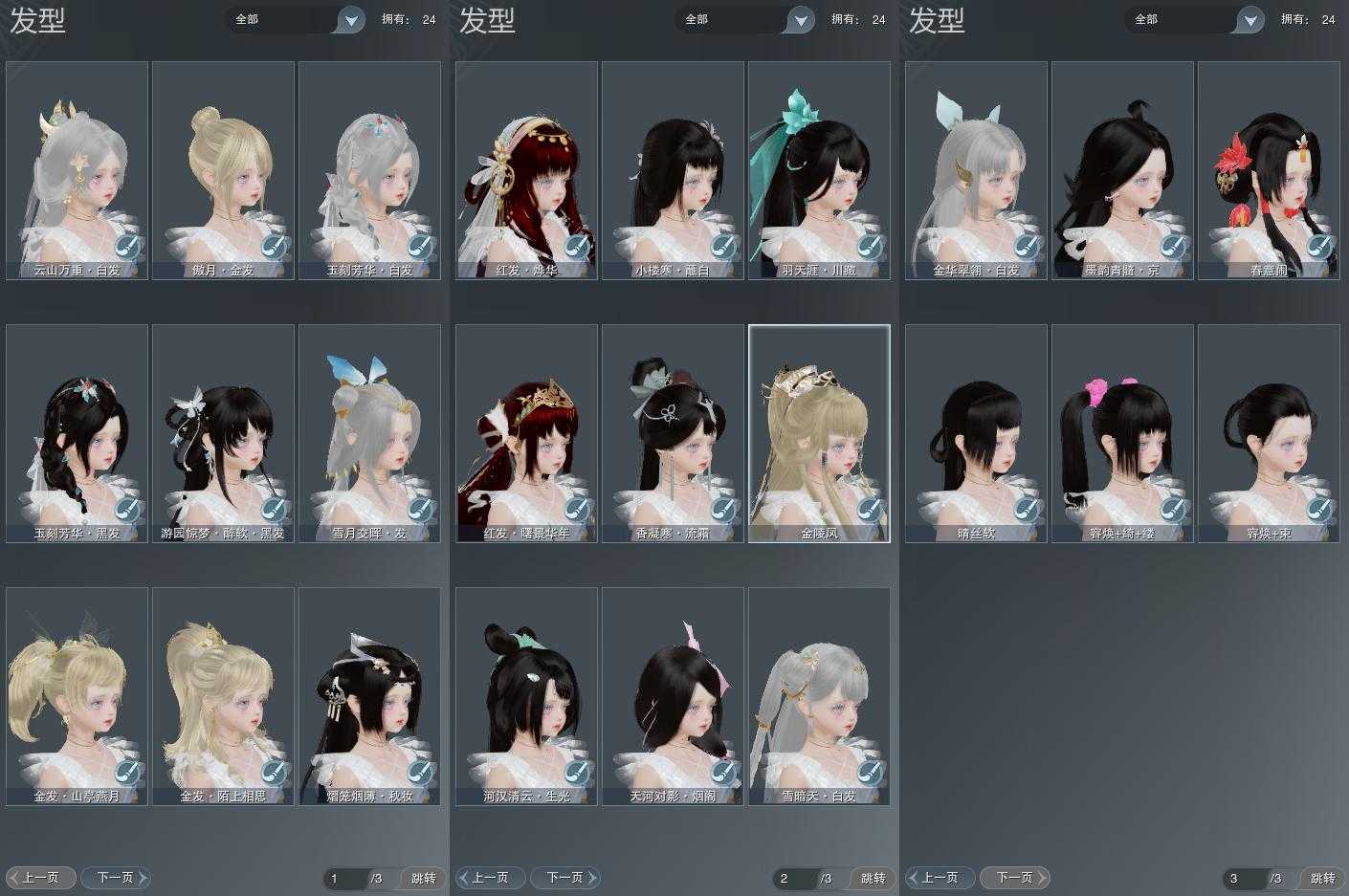The height and width of the screenshot is (896, 1349).
Task: Choose the 晴丝软 black hairstyle
Action: 976,432
